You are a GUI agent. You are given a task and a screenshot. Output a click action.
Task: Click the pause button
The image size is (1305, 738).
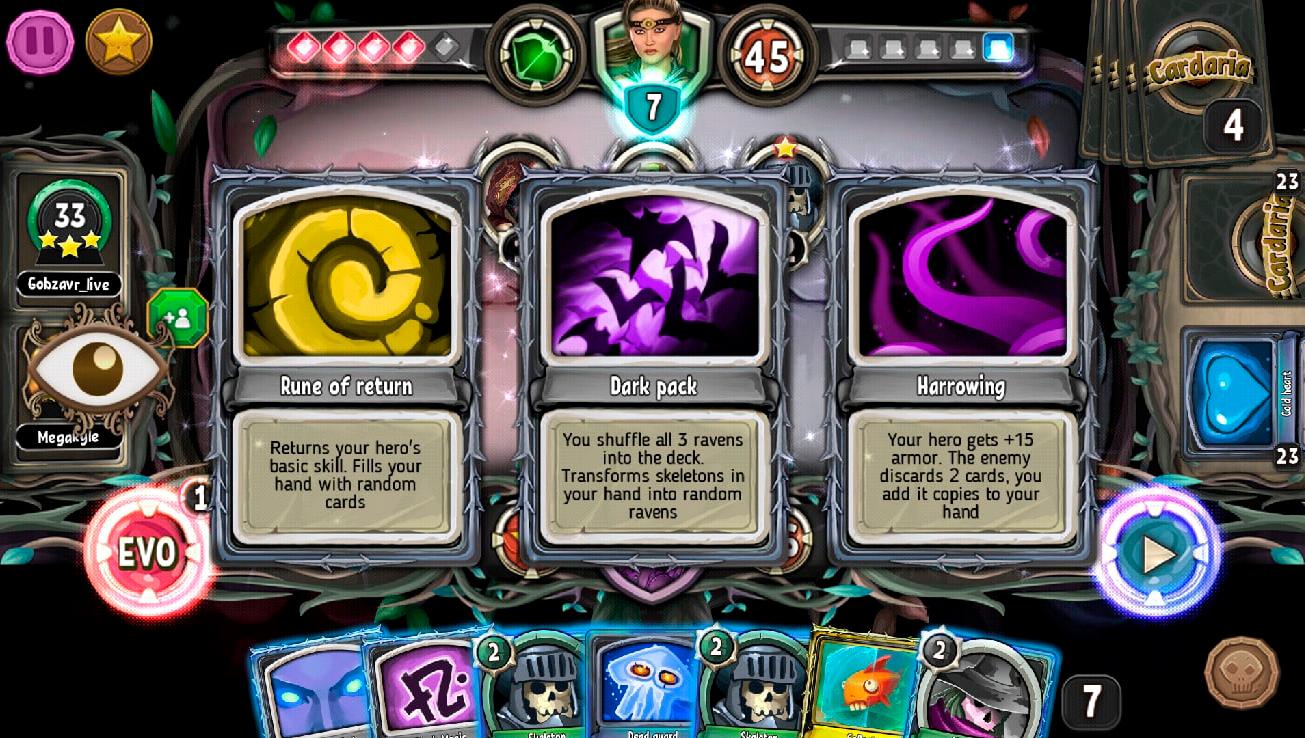point(40,40)
